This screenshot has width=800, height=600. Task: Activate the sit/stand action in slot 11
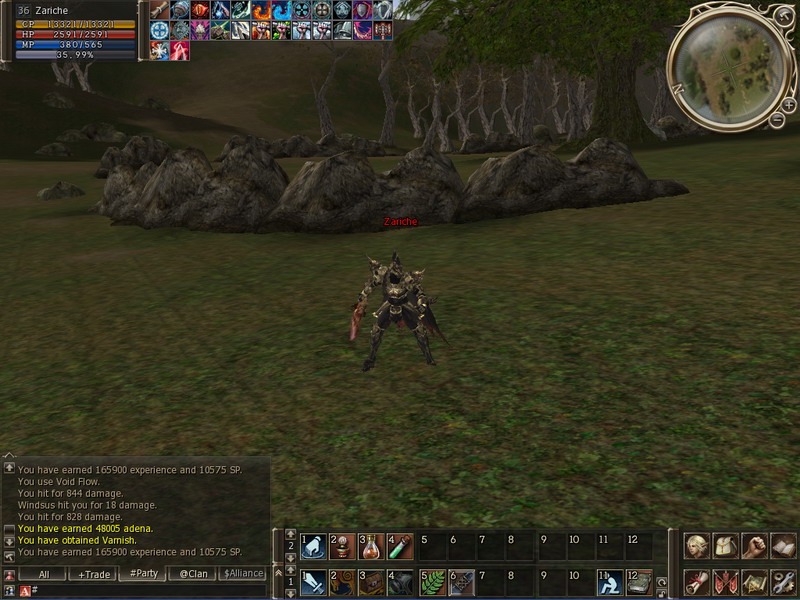(x=611, y=581)
